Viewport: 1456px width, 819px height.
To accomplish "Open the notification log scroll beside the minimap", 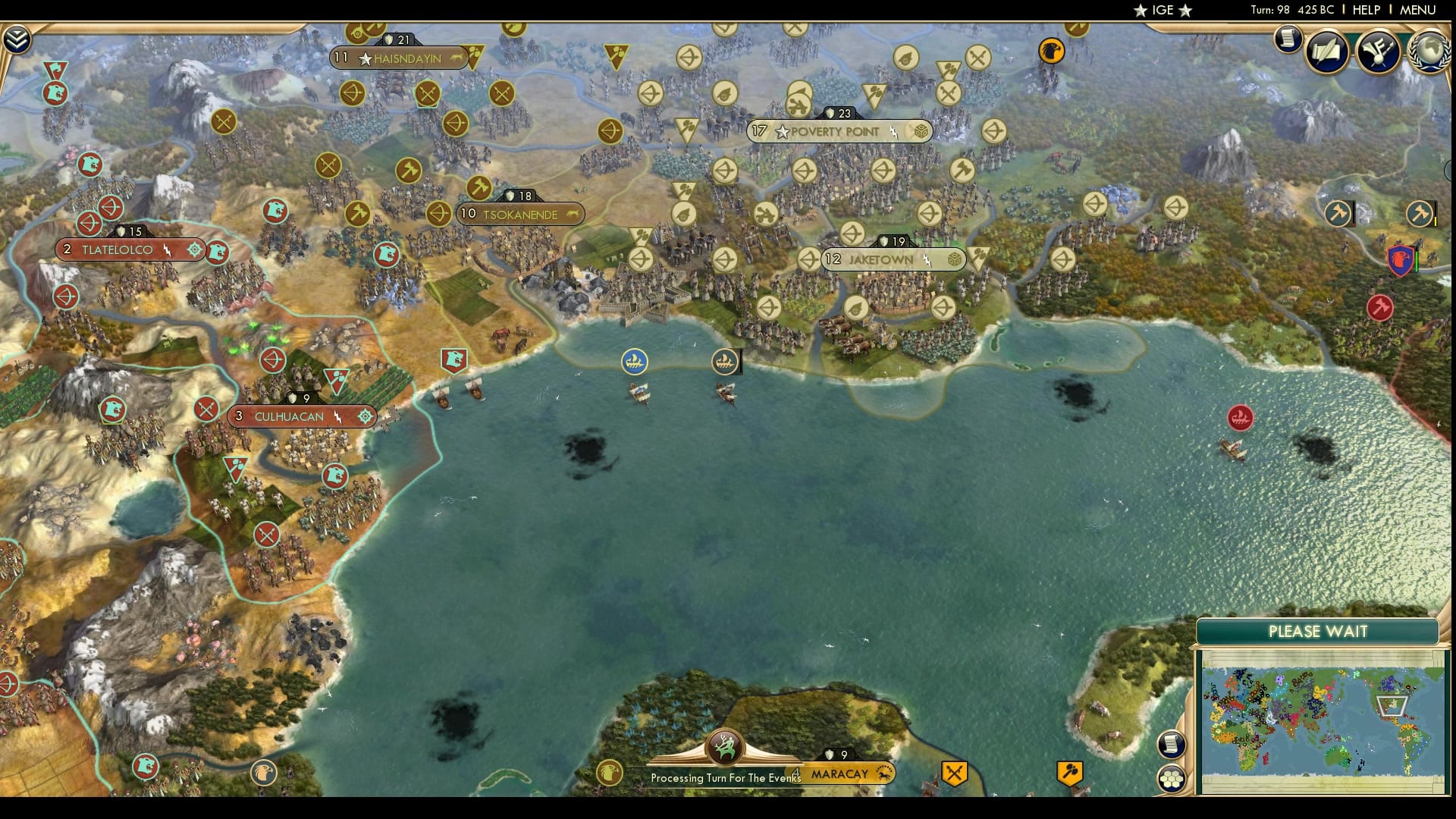I will pyautogui.click(x=1172, y=745).
